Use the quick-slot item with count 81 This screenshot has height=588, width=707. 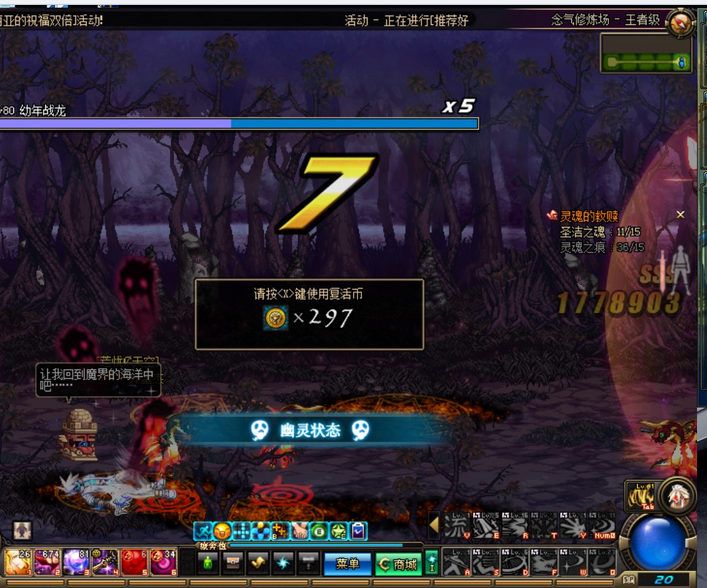[x=77, y=562]
